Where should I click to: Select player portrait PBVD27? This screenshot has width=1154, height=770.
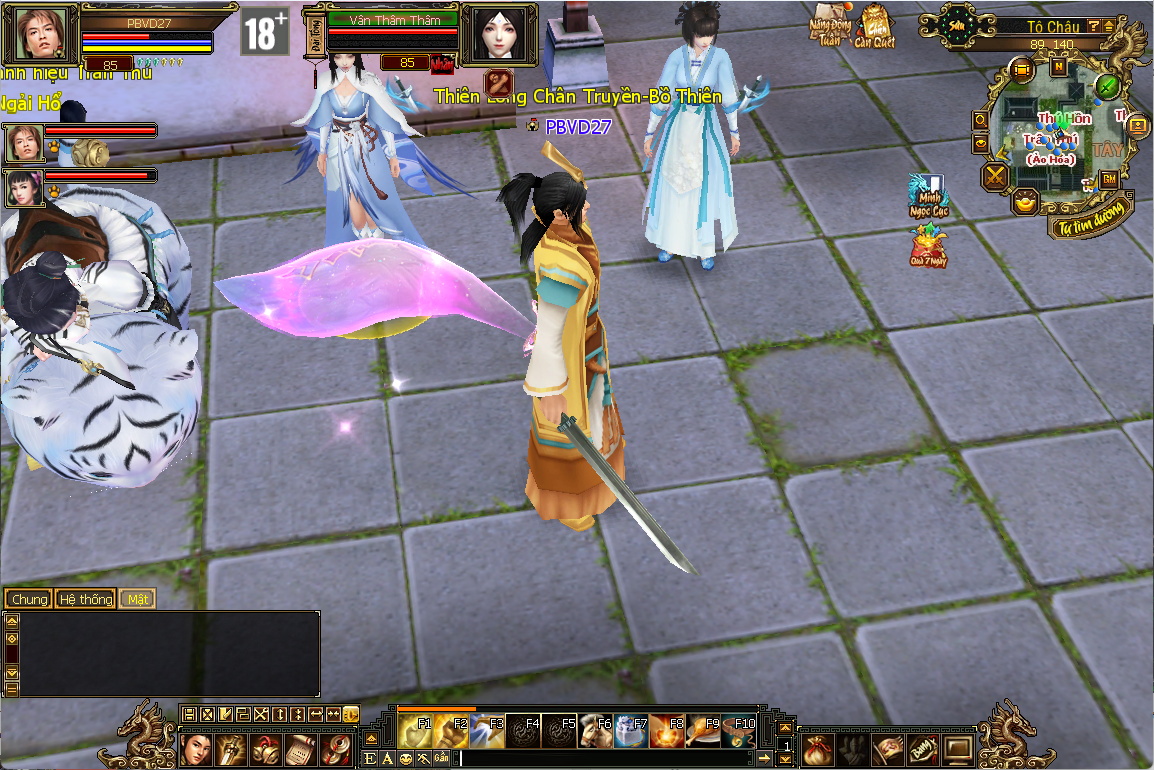click(43, 36)
